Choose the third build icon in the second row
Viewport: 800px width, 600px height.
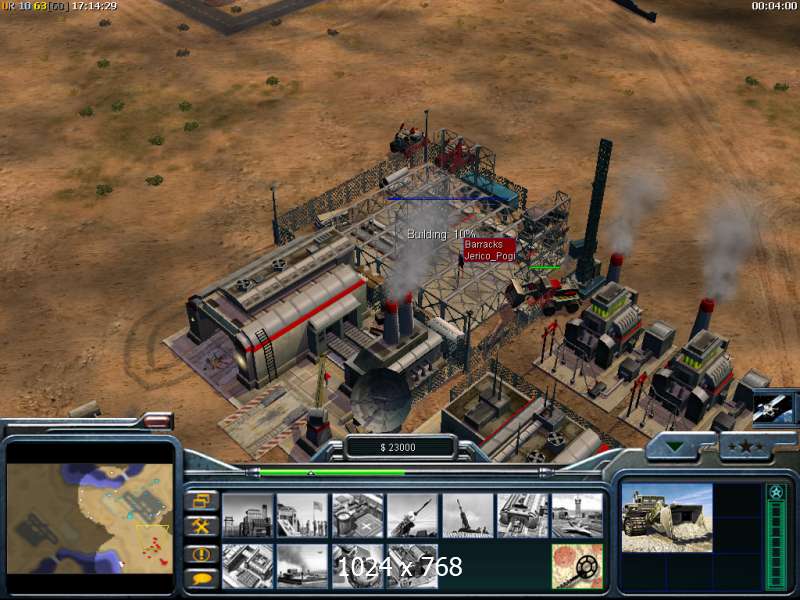click(358, 566)
